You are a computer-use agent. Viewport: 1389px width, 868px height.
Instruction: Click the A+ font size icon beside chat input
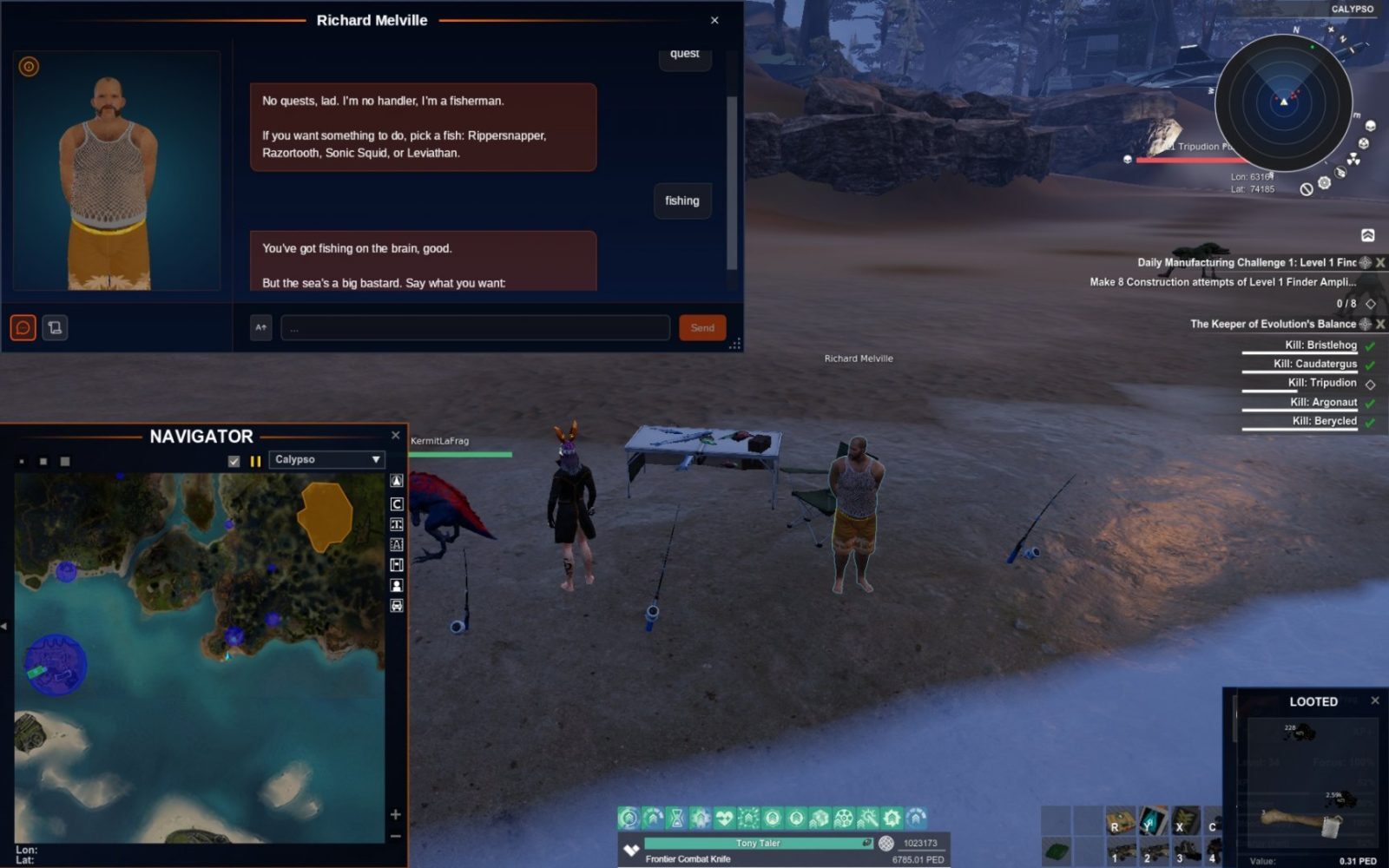coord(260,327)
